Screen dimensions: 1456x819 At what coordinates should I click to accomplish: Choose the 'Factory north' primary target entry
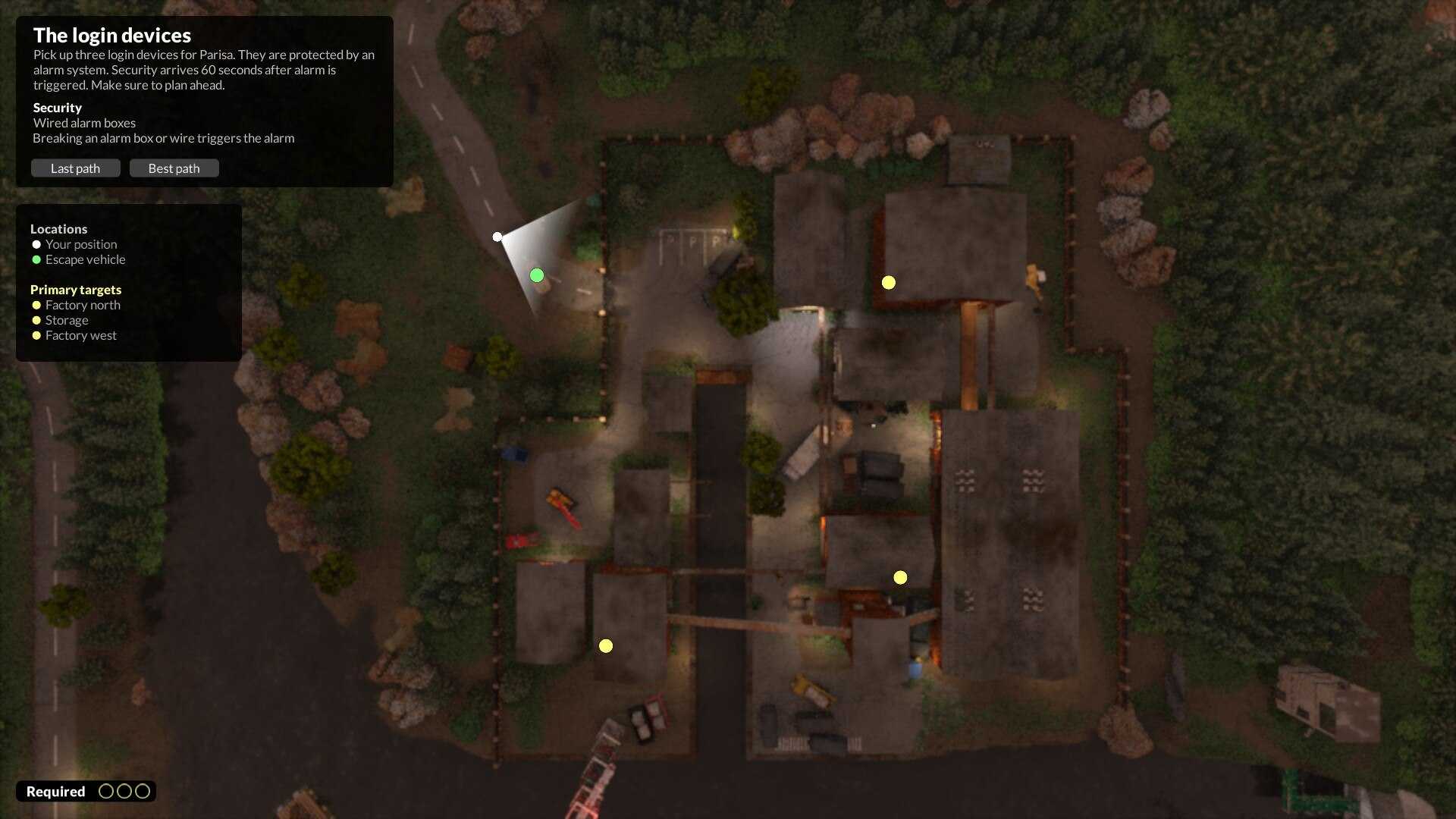coord(82,305)
